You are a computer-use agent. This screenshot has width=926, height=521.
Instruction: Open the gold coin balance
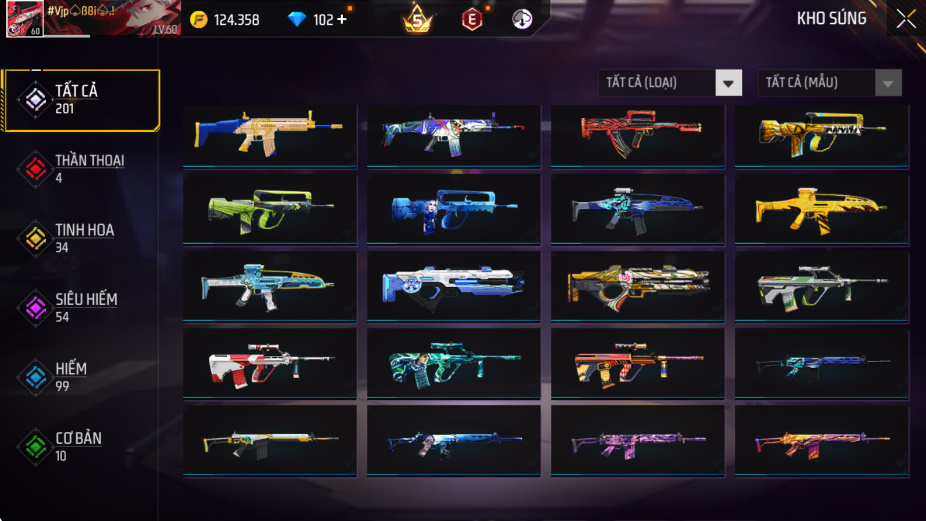tap(226, 19)
